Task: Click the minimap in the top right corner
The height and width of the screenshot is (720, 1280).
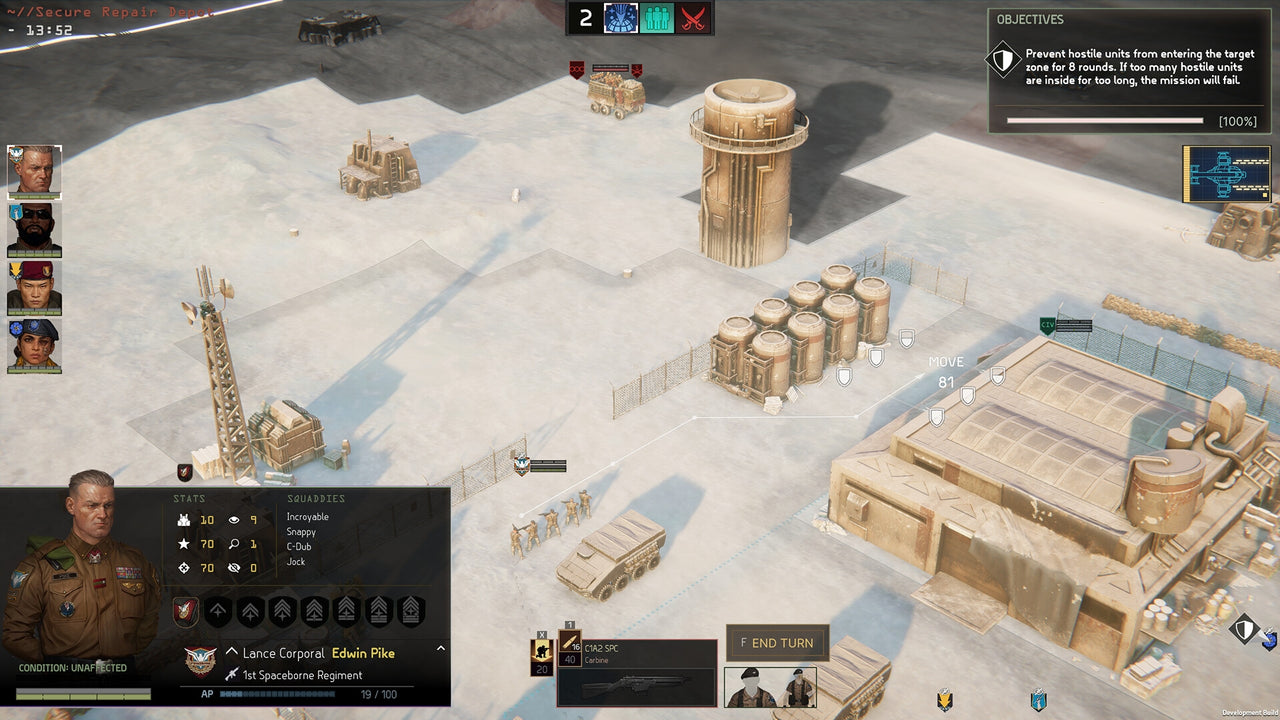Action: (x=1226, y=173)
